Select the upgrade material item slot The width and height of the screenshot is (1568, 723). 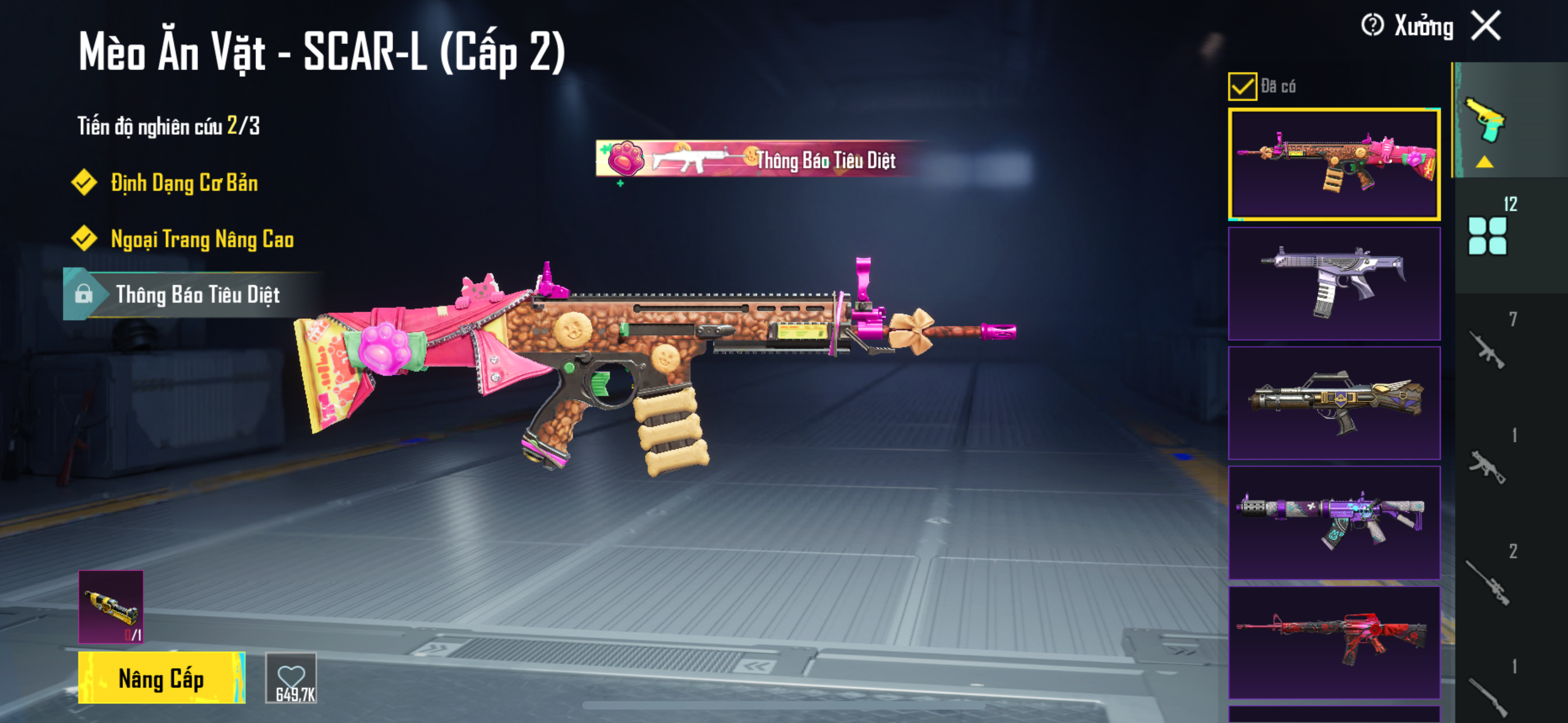111,606
